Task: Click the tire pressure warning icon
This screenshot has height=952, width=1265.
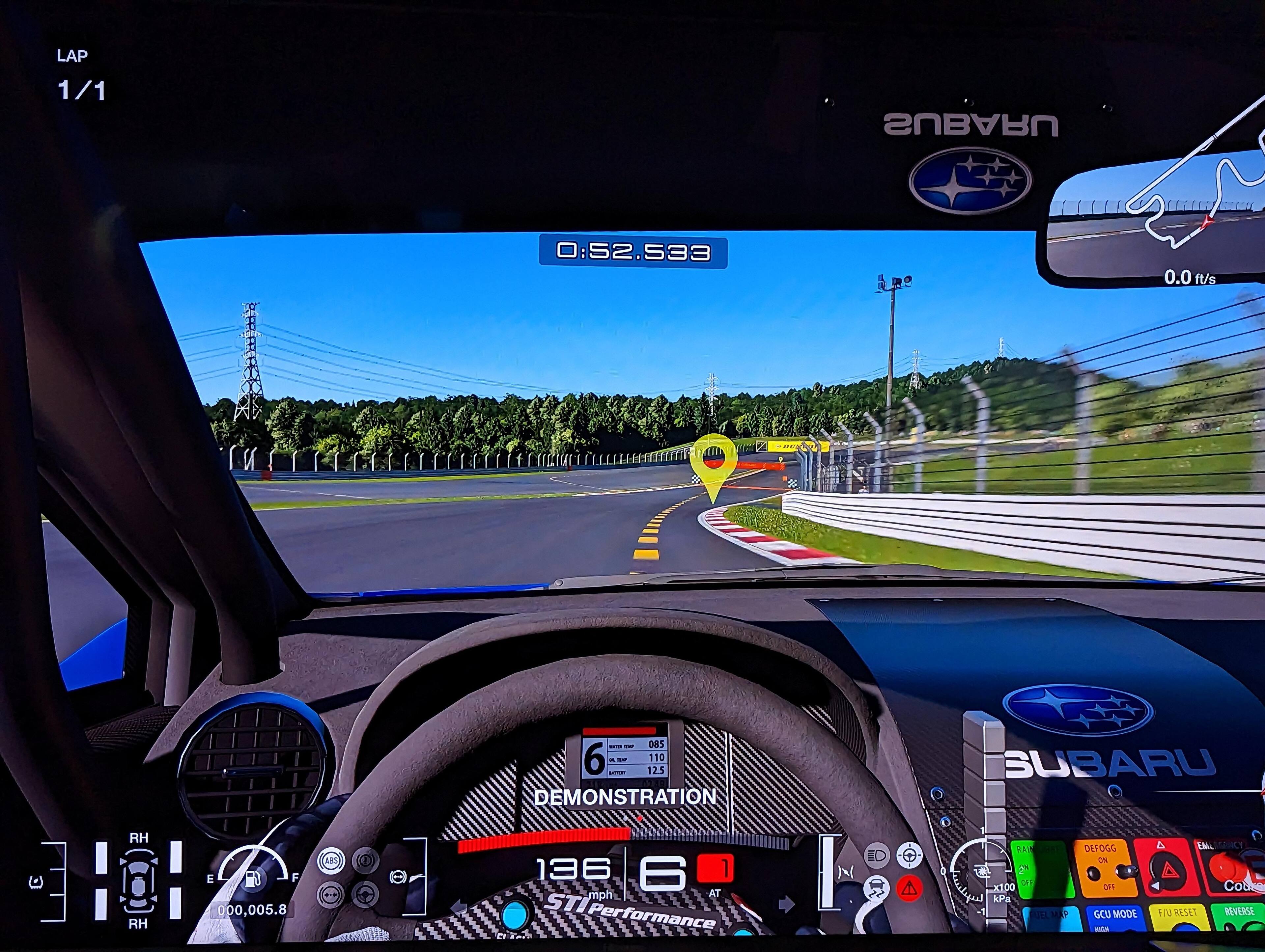Action: click(x=36, y=882)
